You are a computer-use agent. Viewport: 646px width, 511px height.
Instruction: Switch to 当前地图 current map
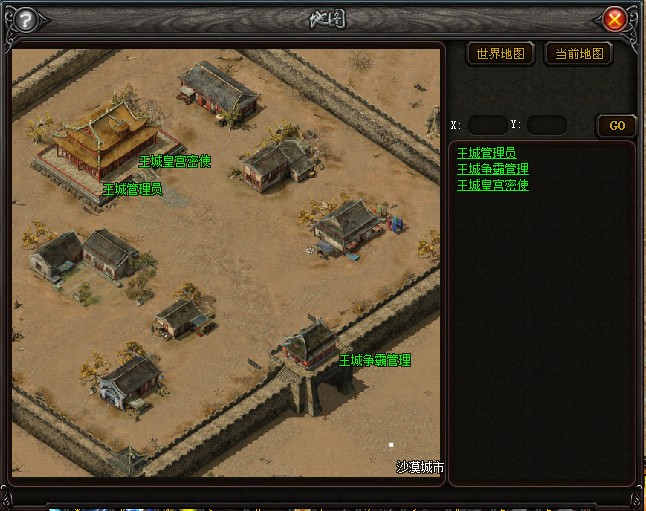[579, 54]
